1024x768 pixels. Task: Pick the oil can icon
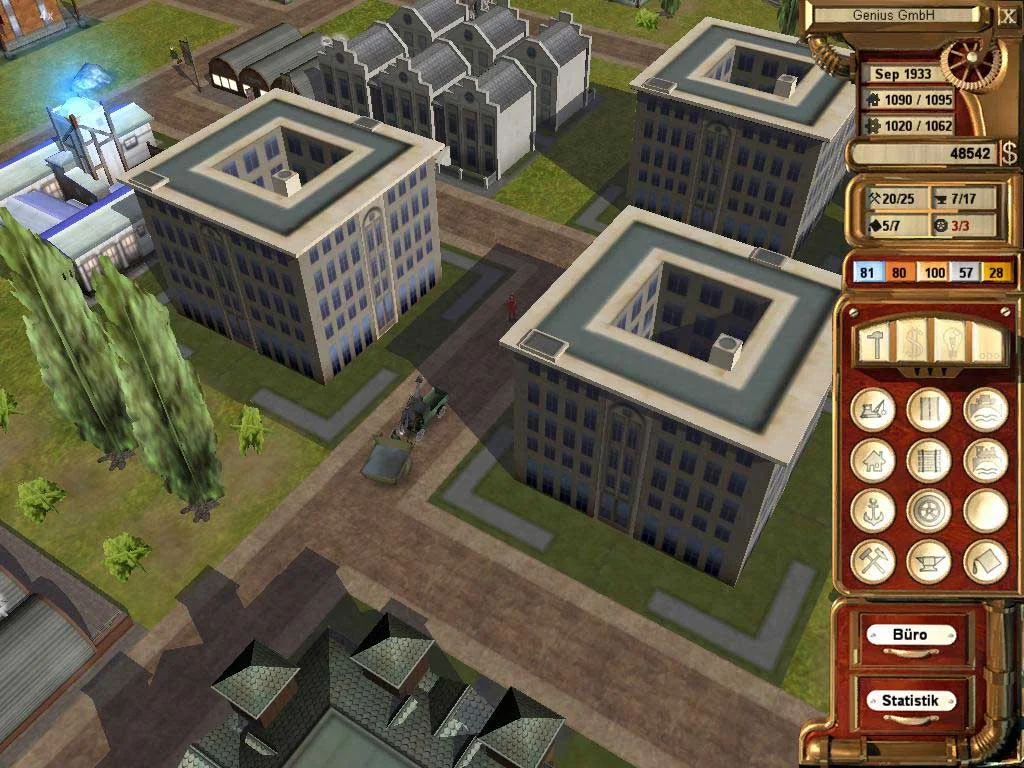tap(985, 561)
